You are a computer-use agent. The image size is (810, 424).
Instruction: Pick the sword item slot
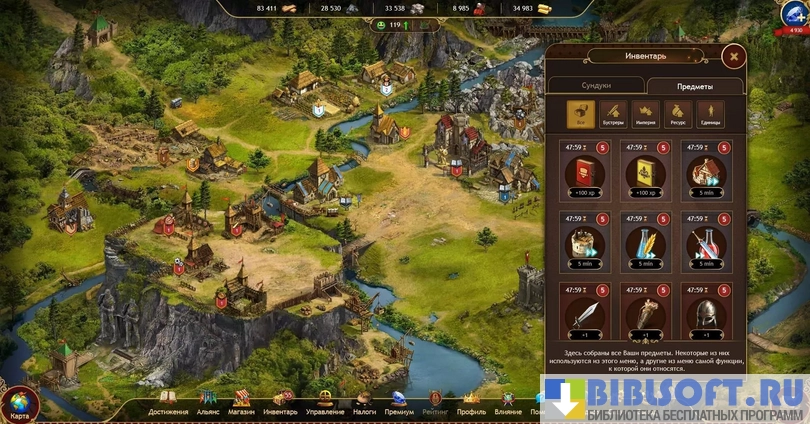coord(583,311)
